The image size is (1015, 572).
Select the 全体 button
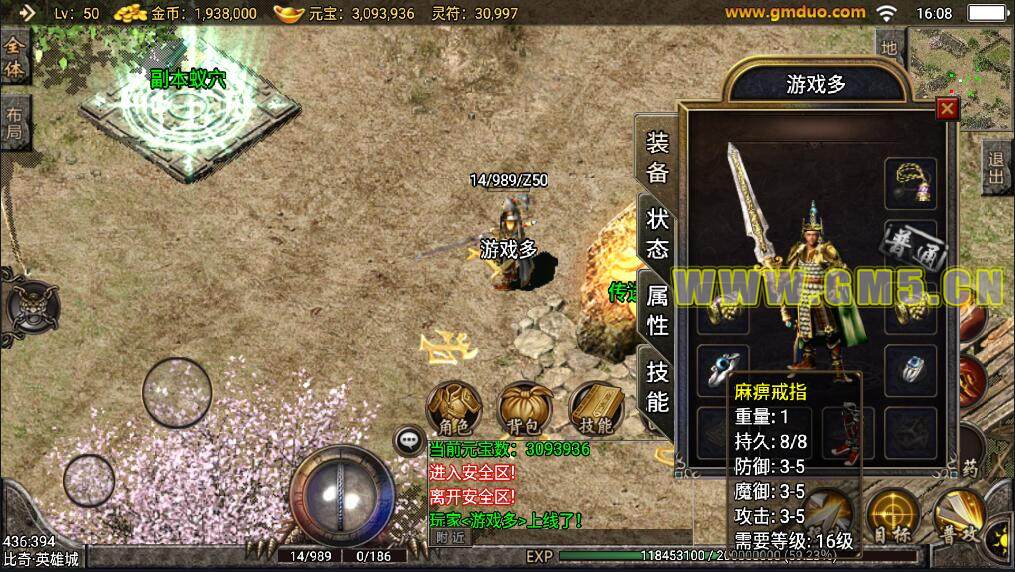(14, 58)
